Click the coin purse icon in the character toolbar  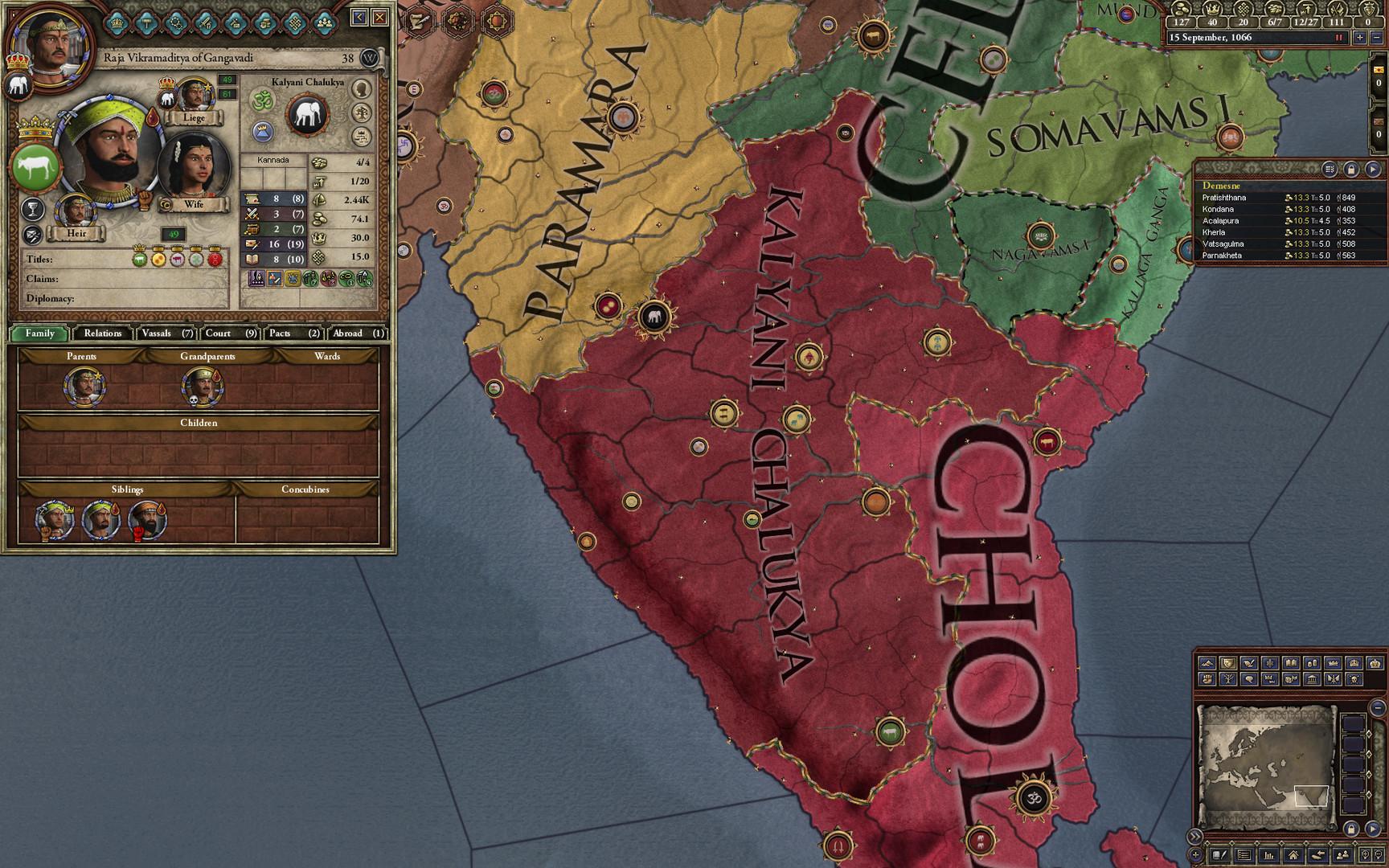(265, 24)
